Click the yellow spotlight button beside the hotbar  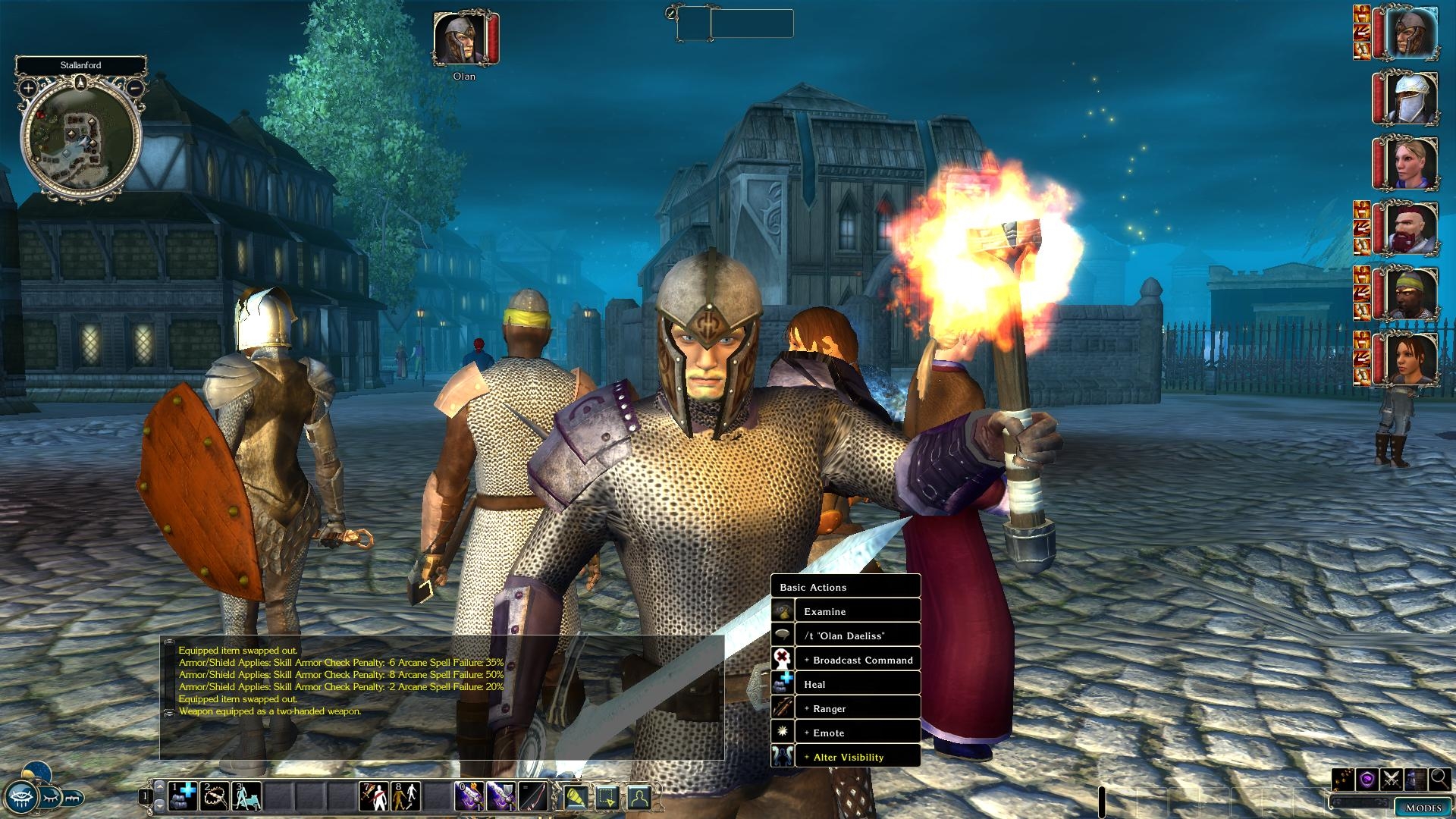tap(576, 797)
